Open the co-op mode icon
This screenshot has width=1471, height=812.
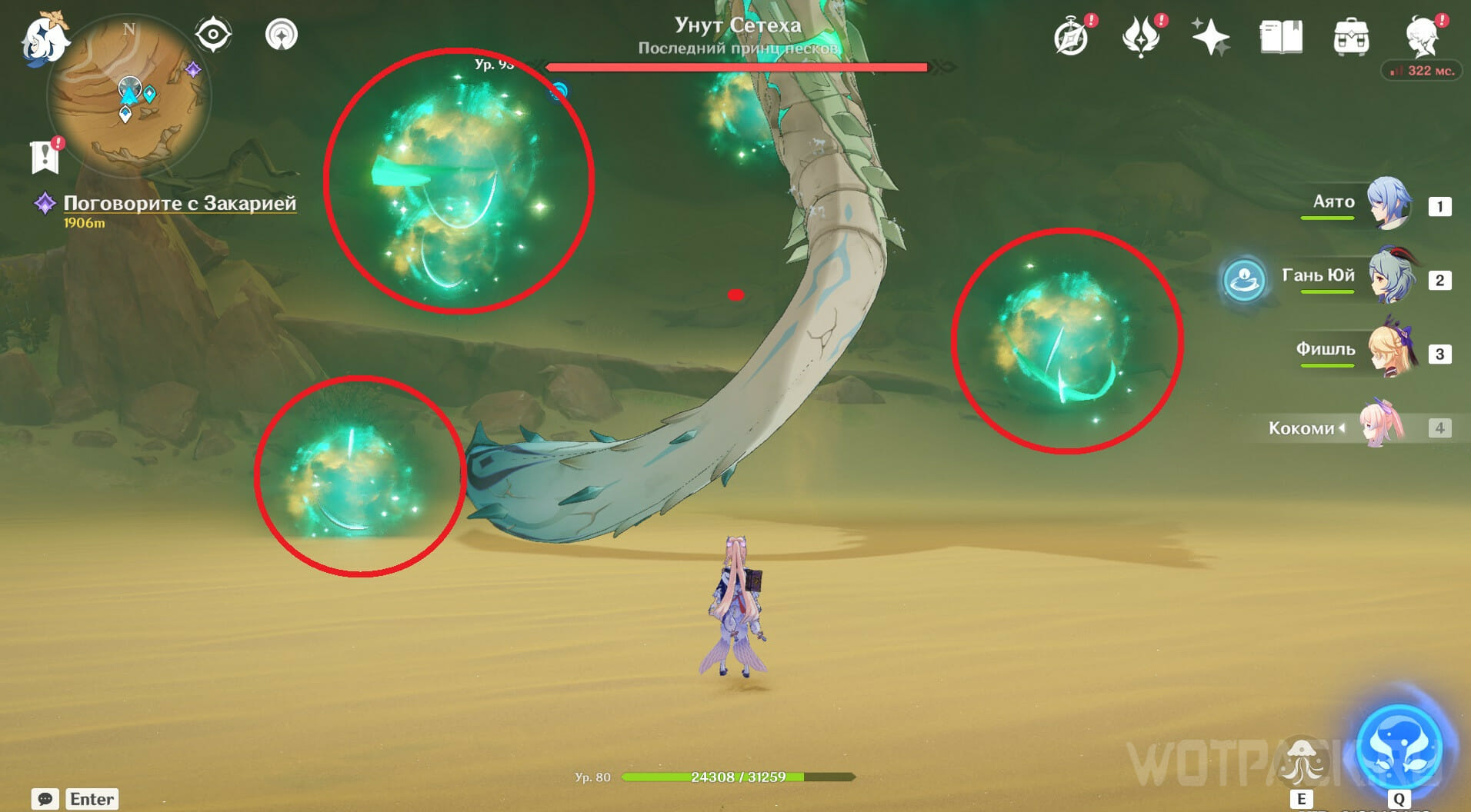282,35
